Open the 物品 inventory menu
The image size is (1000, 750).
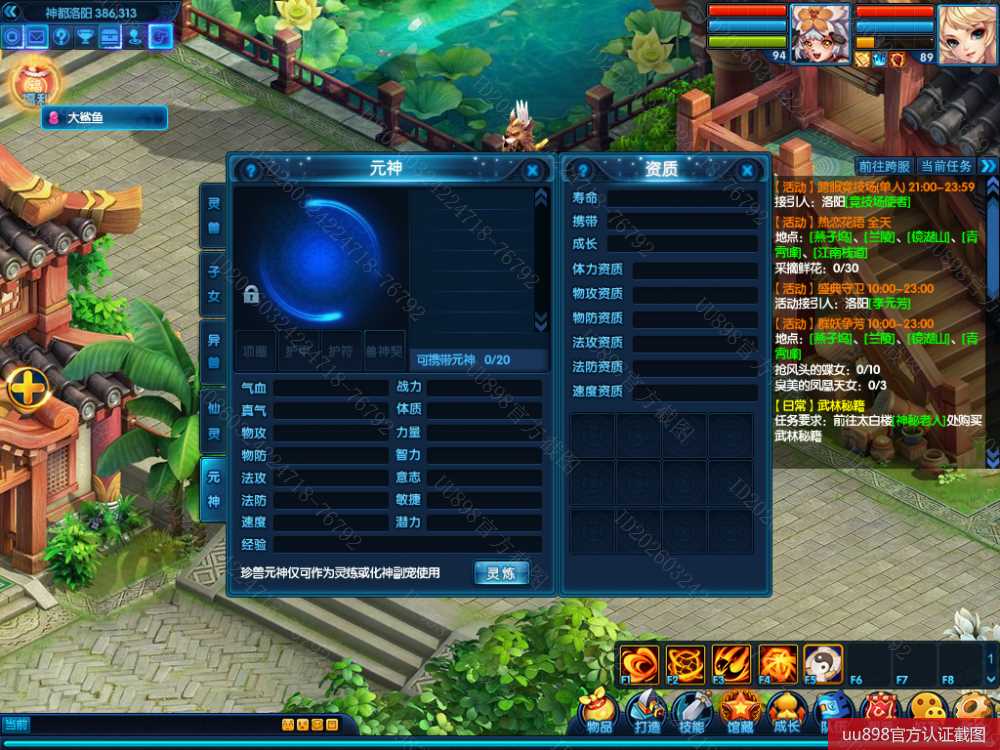click(598, 713)
